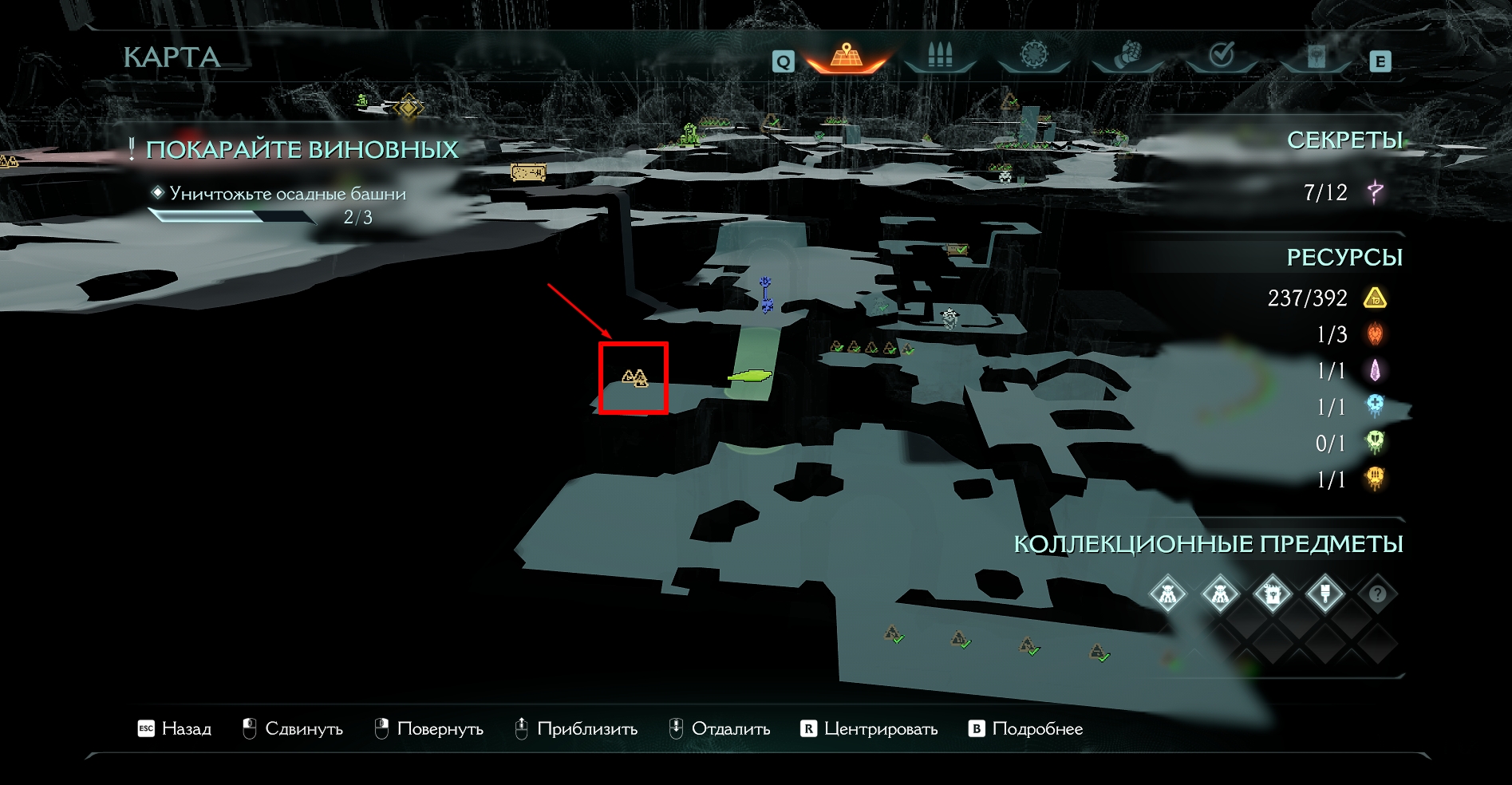This screenshot has width=1512, height=785.
Task: Open the checkmark tab in the top bar
Action: pyautogui.click(x=1222, y=55)
